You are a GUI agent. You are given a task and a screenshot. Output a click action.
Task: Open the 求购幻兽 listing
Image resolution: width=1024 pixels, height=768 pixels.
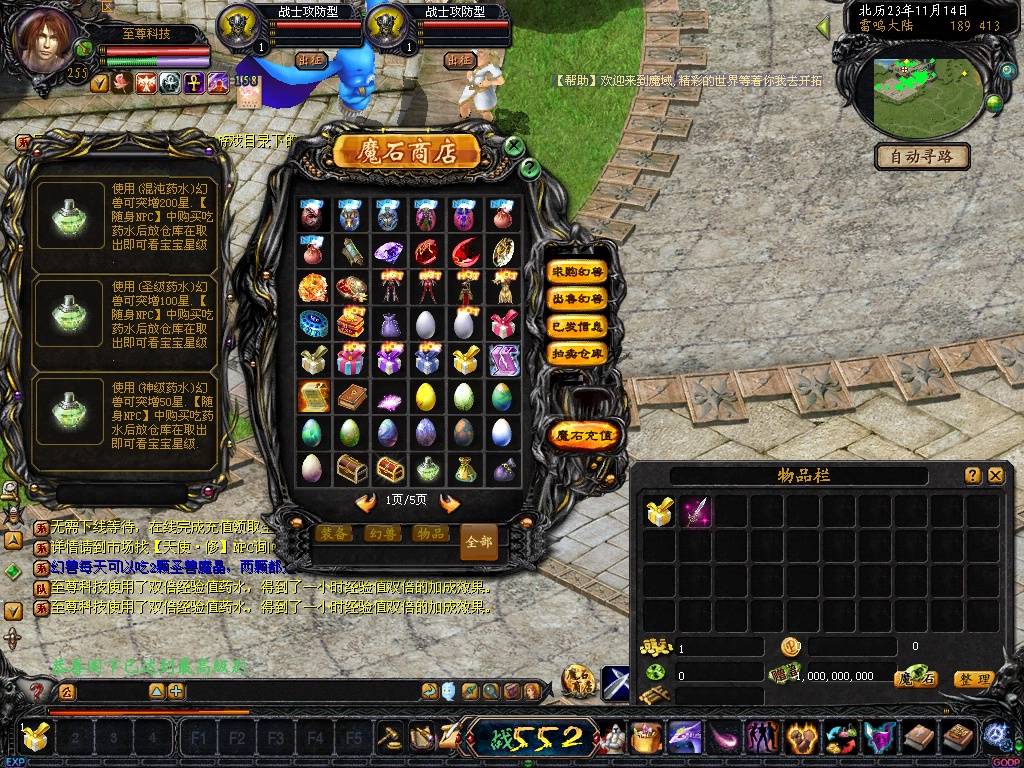point(578,272)
